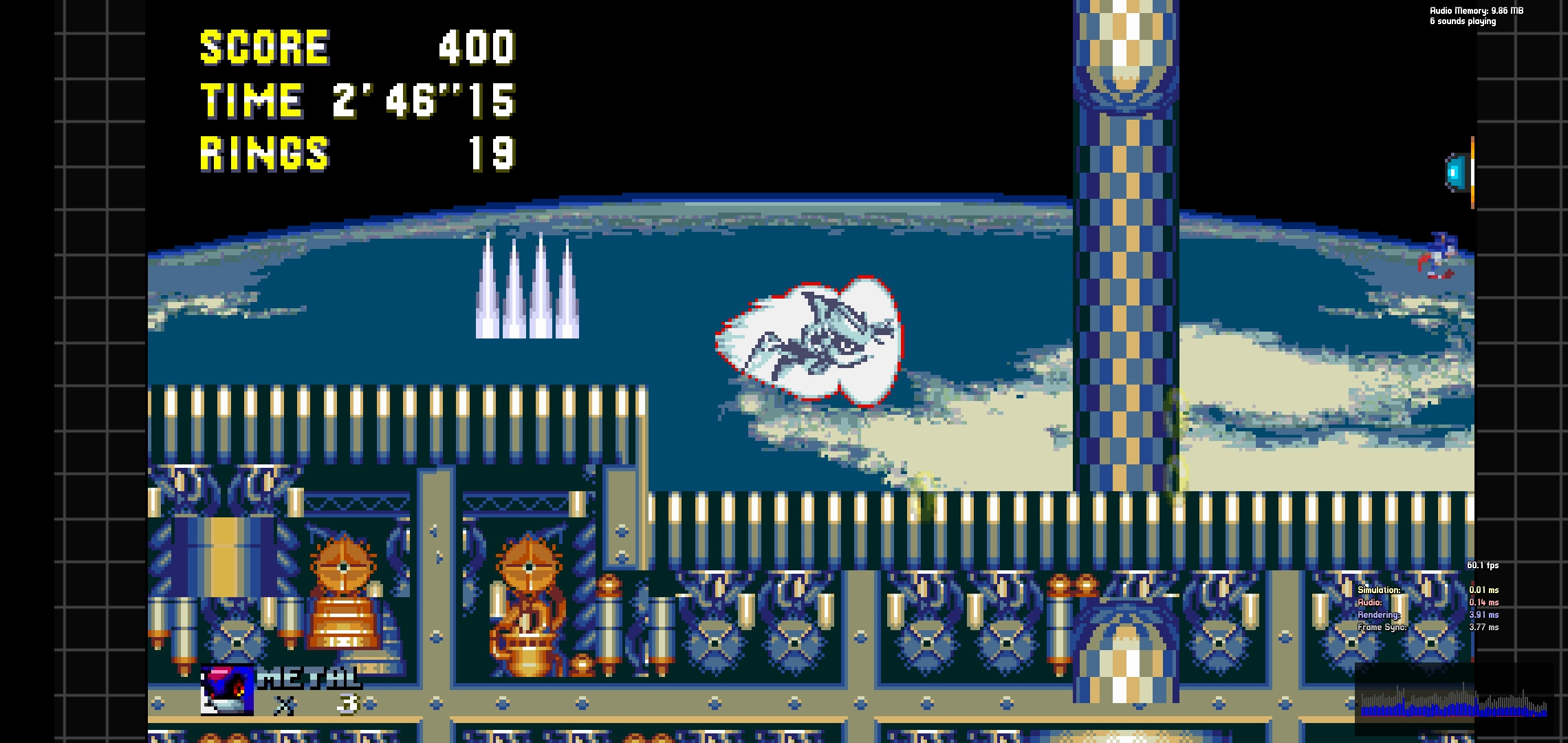
Task: Click the Frame Sync timing stat
Action: click(1384, 627)
